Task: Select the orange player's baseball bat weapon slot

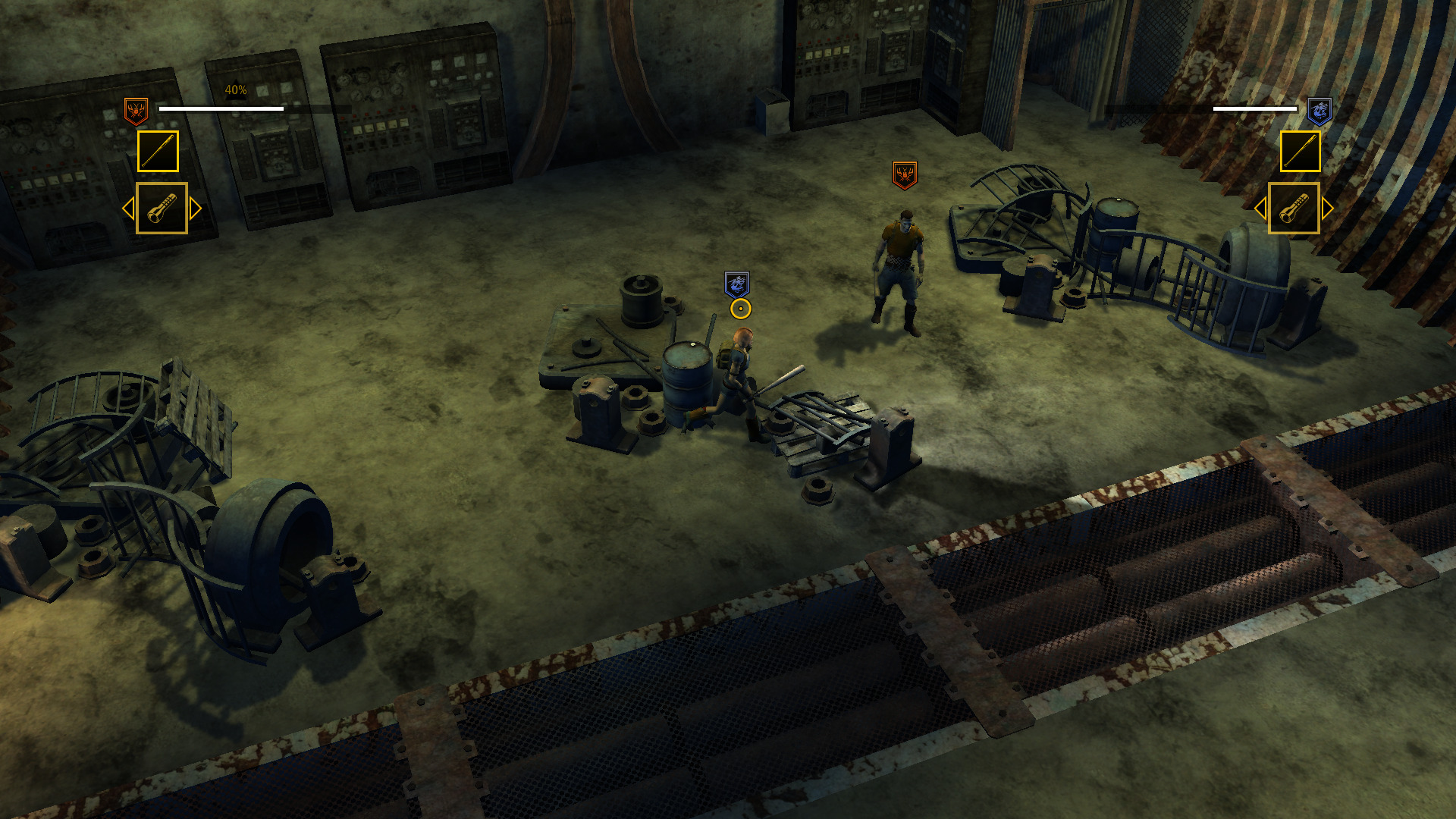Action: tap(158, 151)
